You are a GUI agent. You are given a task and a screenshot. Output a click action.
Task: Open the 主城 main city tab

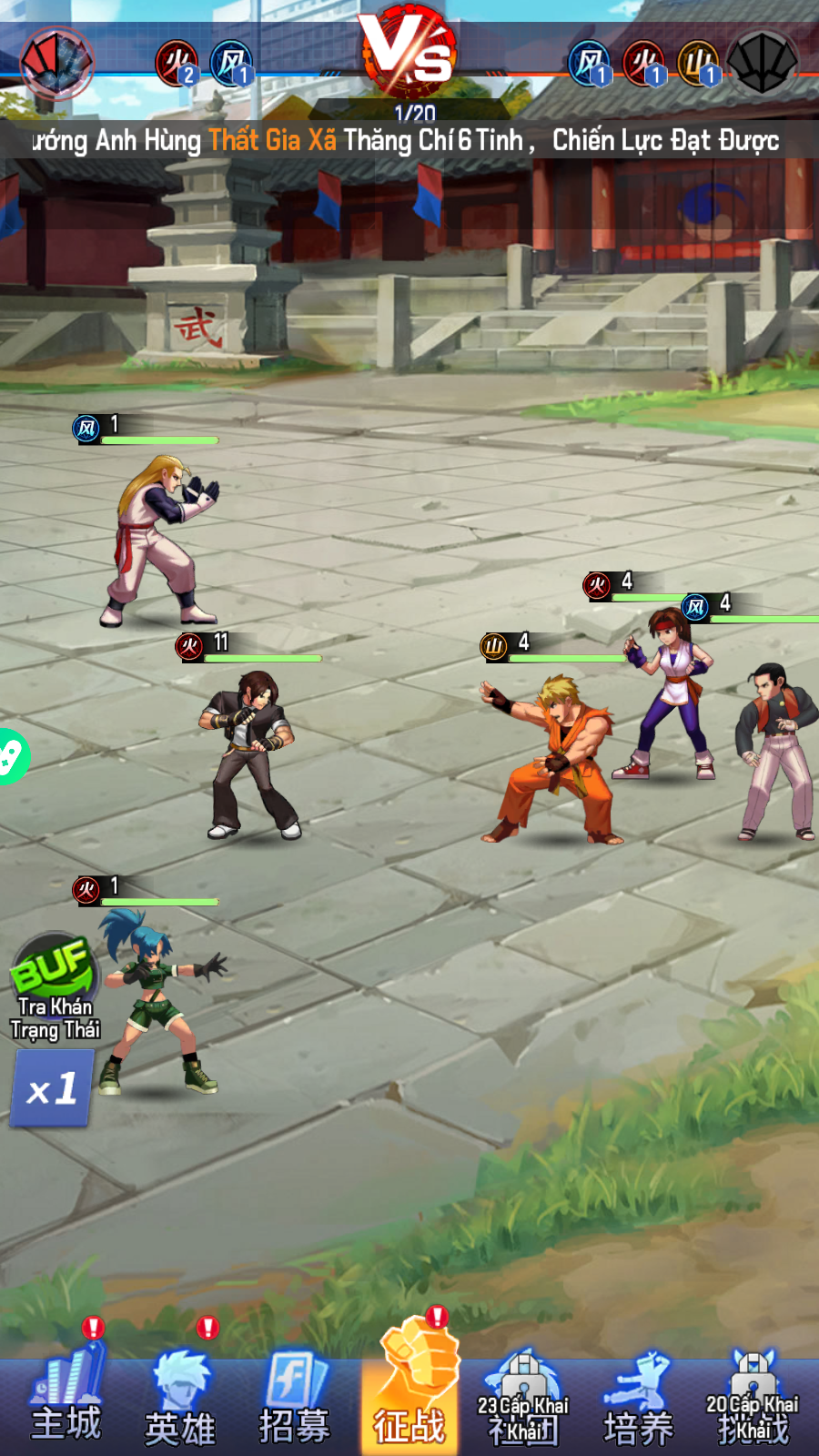click(x=66, y=1401)
